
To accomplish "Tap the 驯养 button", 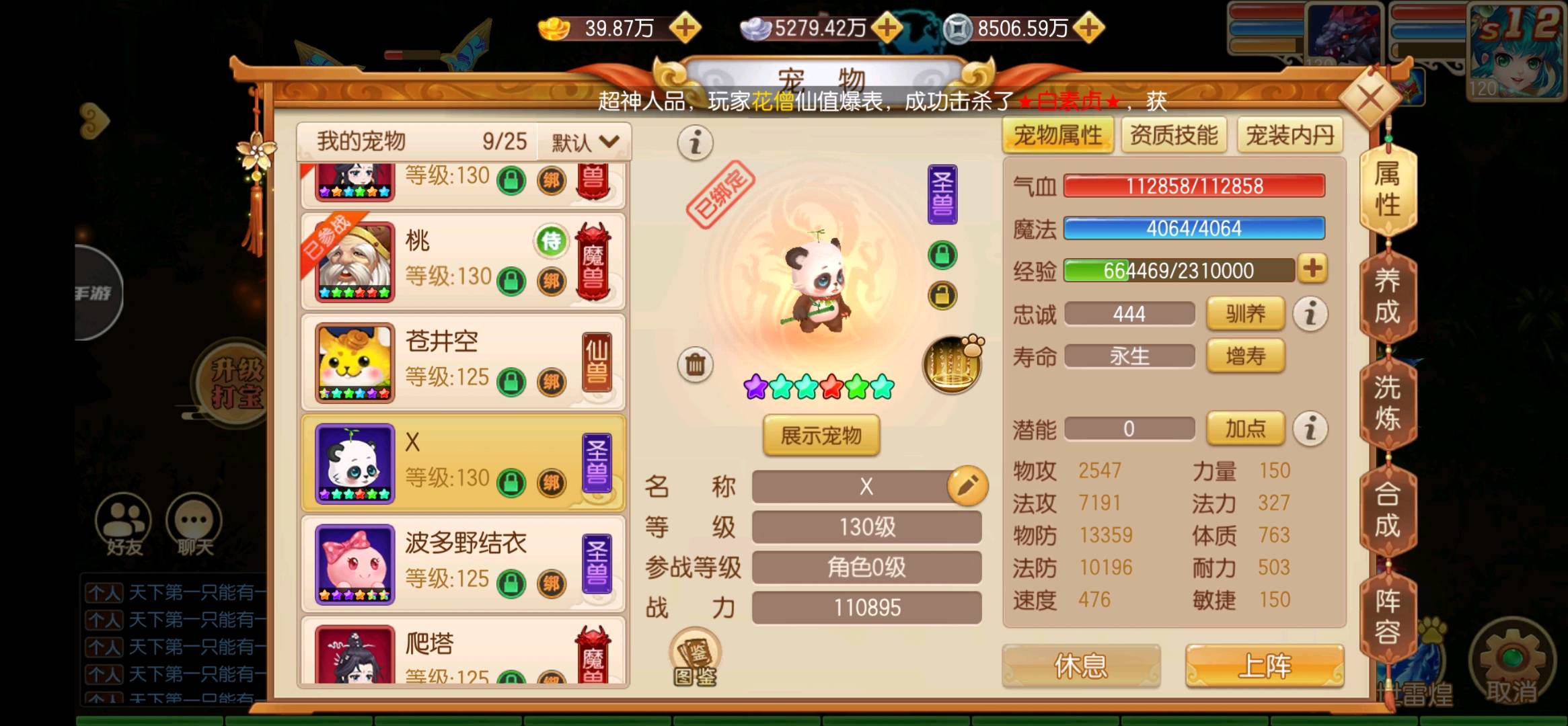I will point(1245,314).
